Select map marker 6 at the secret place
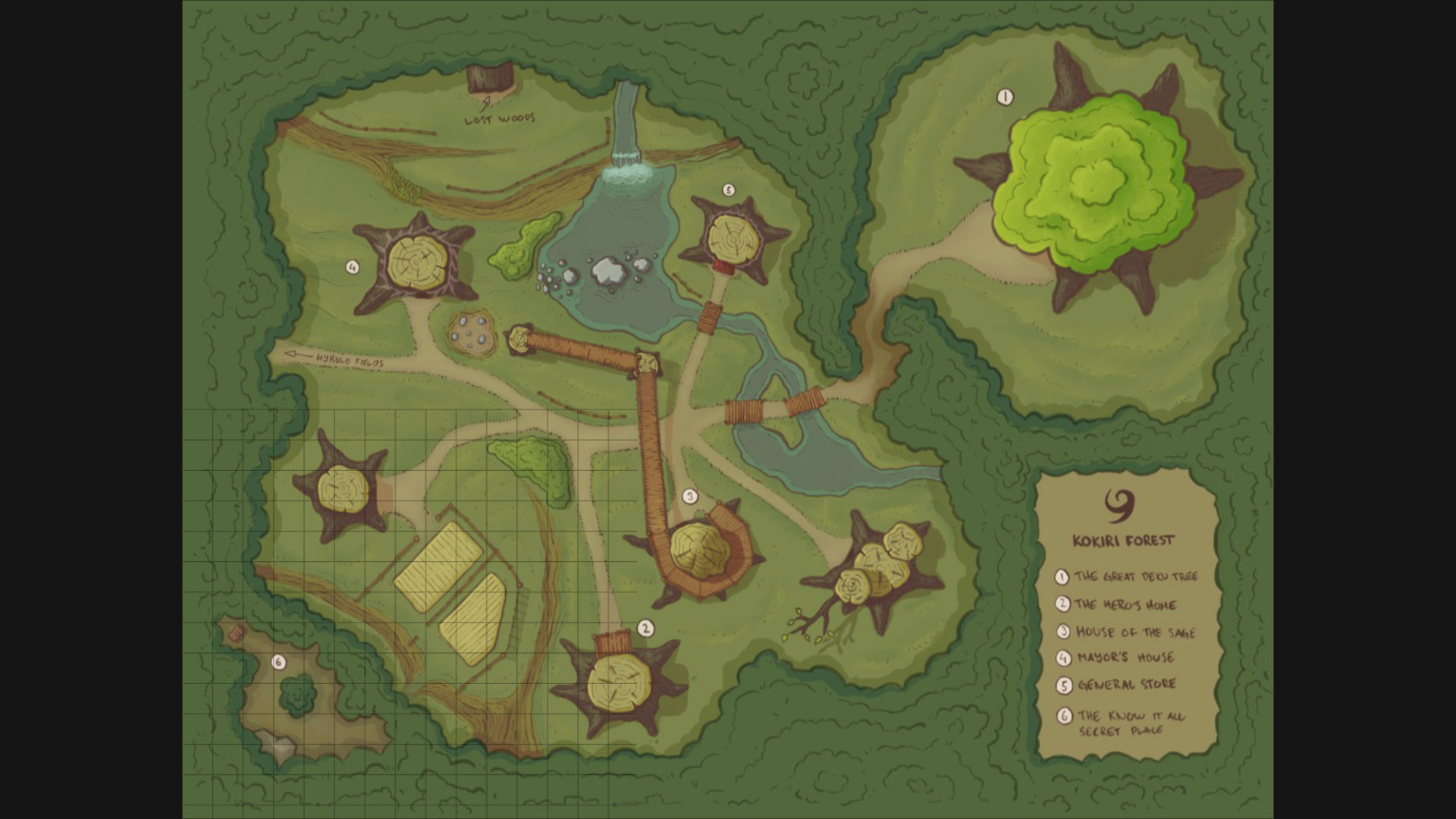 point(278,663)
